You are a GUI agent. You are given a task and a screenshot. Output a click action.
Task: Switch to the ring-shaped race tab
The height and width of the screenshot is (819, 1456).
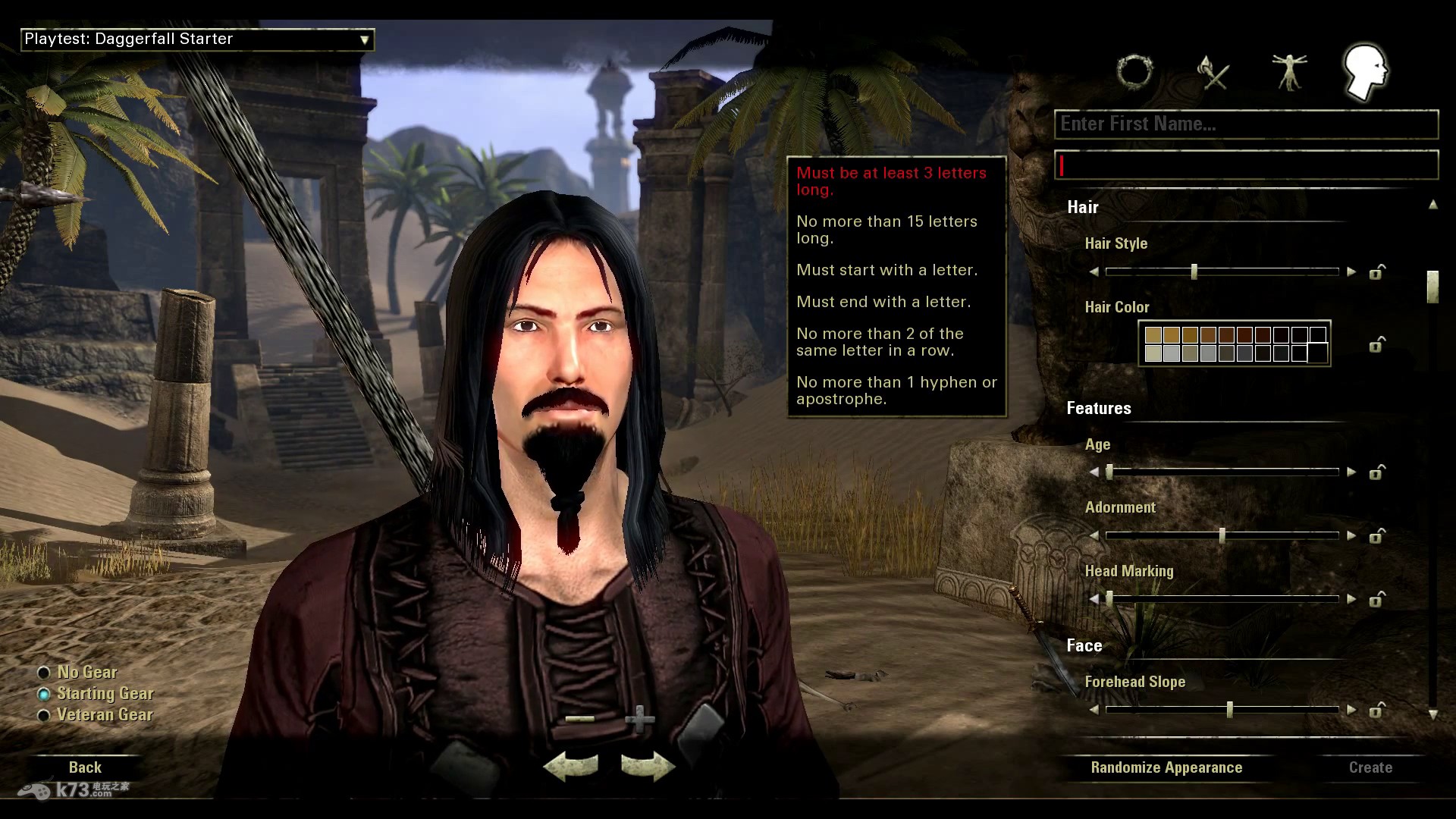click(x=1135, y=73)
